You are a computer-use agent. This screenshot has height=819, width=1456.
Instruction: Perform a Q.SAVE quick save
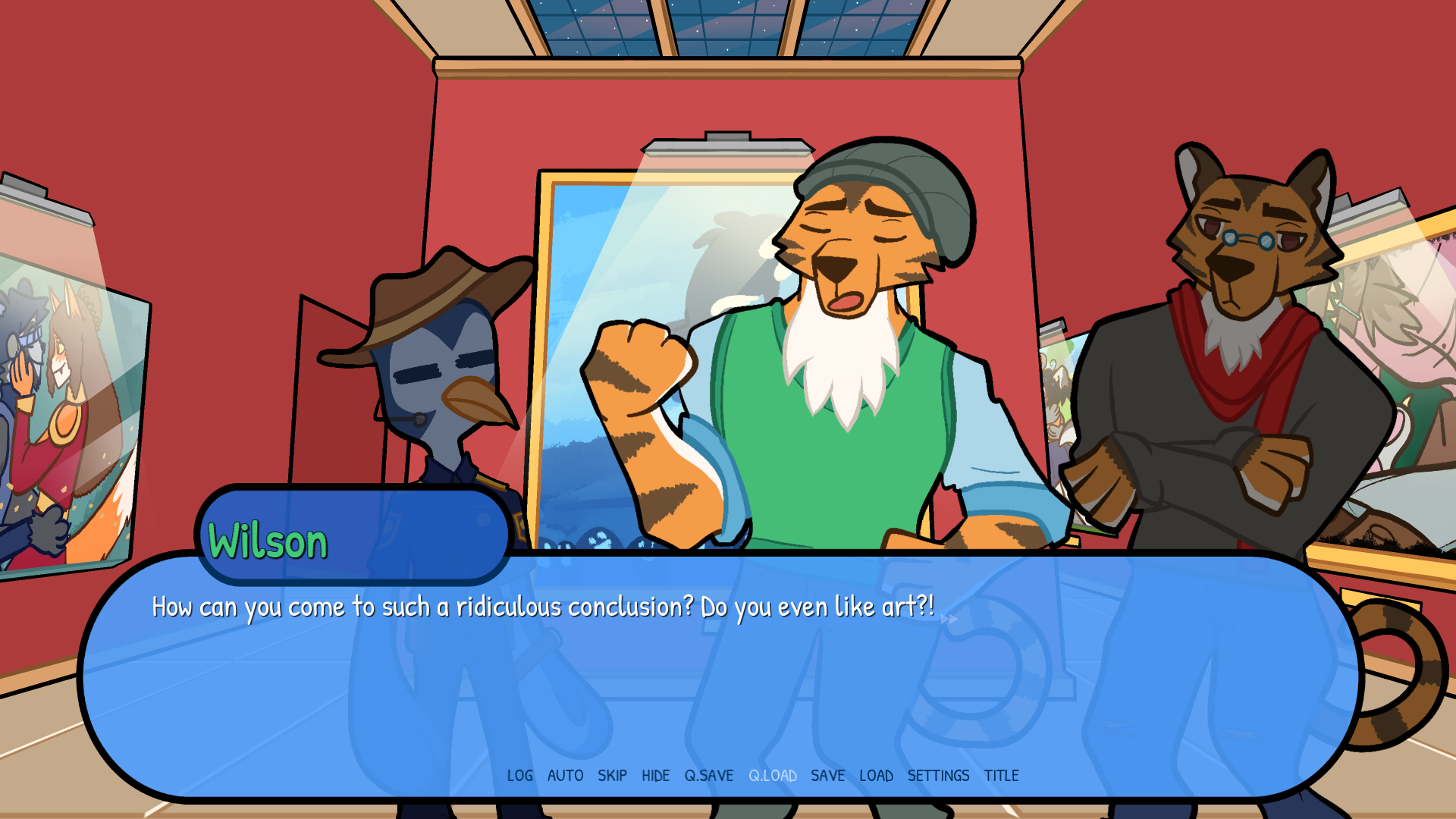click(708, 776)
